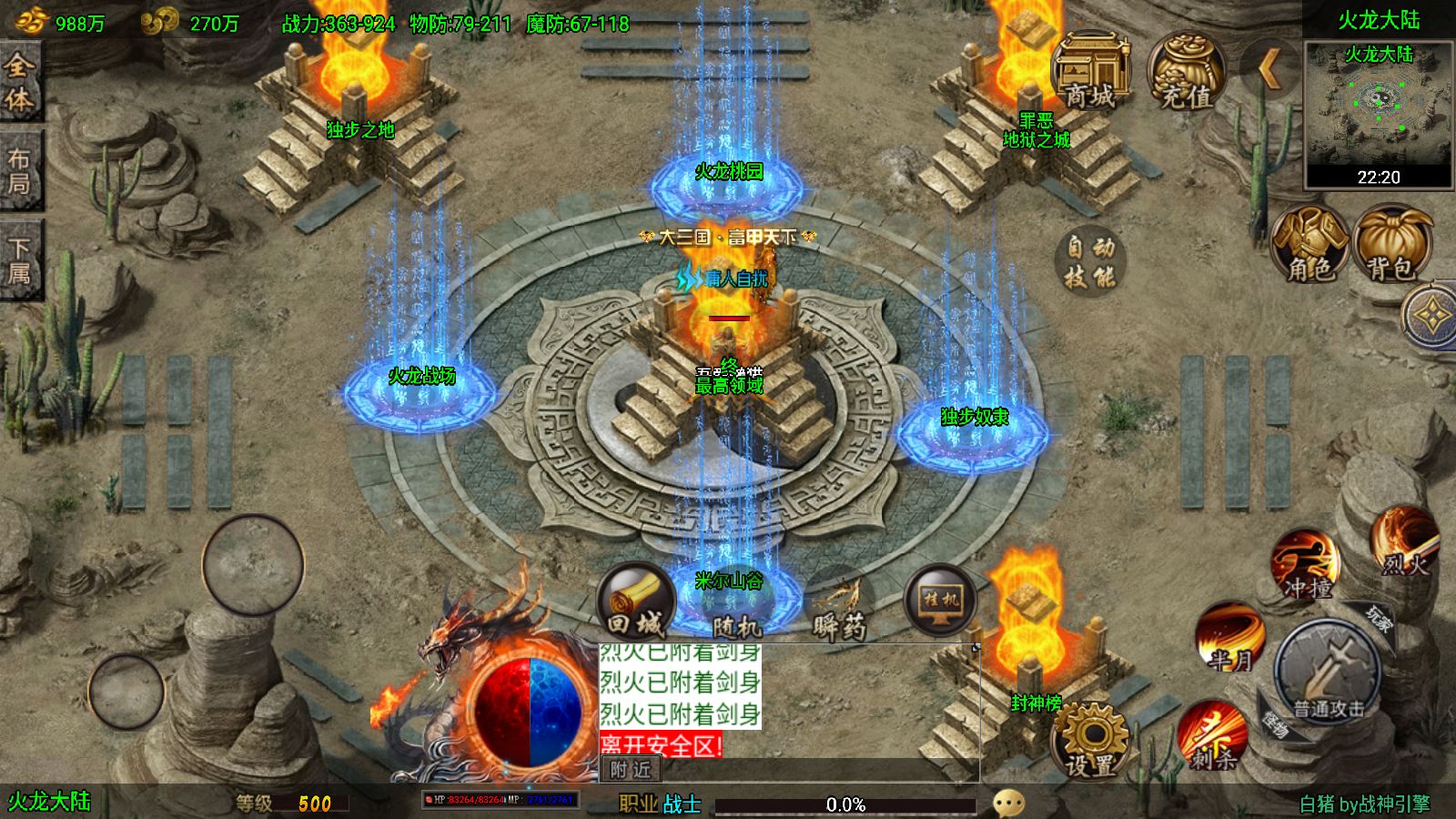Switch chat to the 附近 nearby channel

tap(631, 770)
